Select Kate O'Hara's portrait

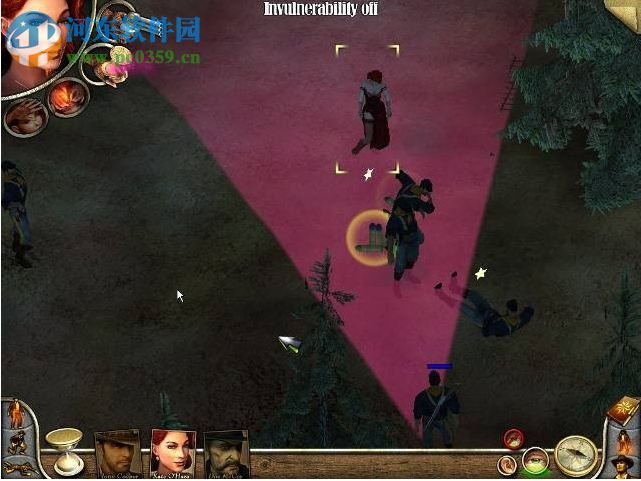click(x=172, y=454)
